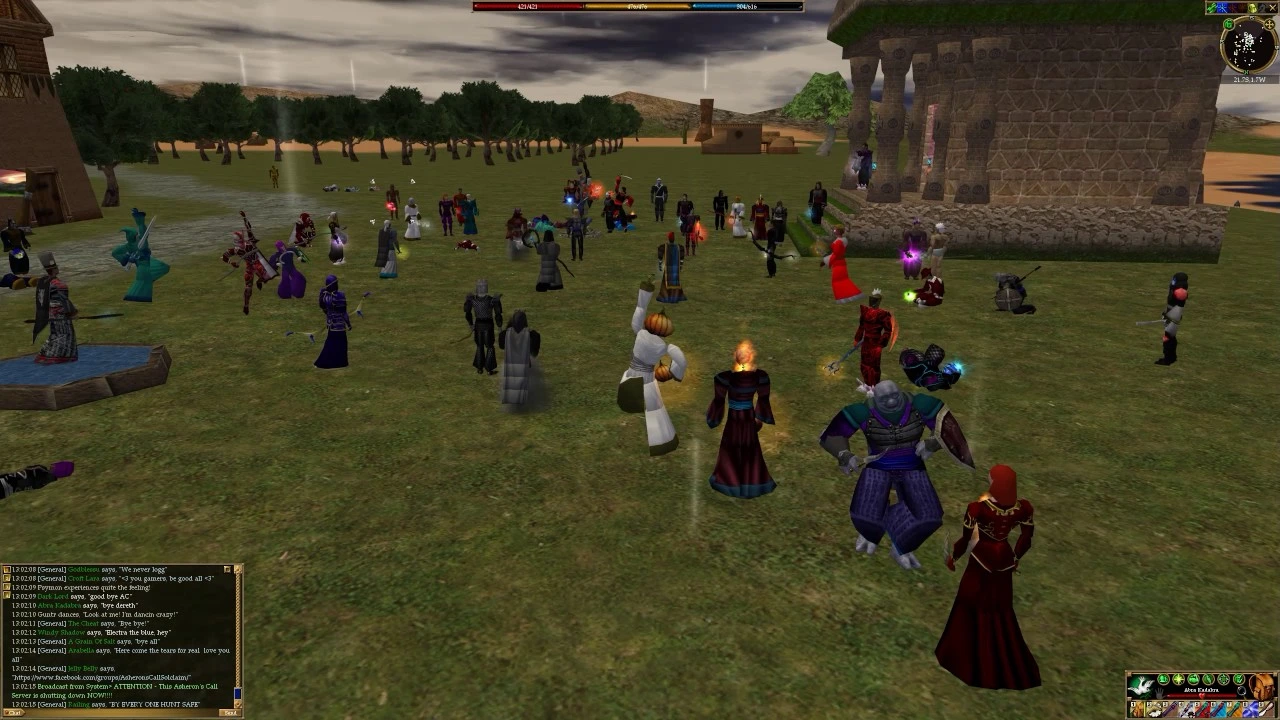Select the green checkmark spellbook icon
Screen dimensions: 1280x720
[x=1239, y=679]
